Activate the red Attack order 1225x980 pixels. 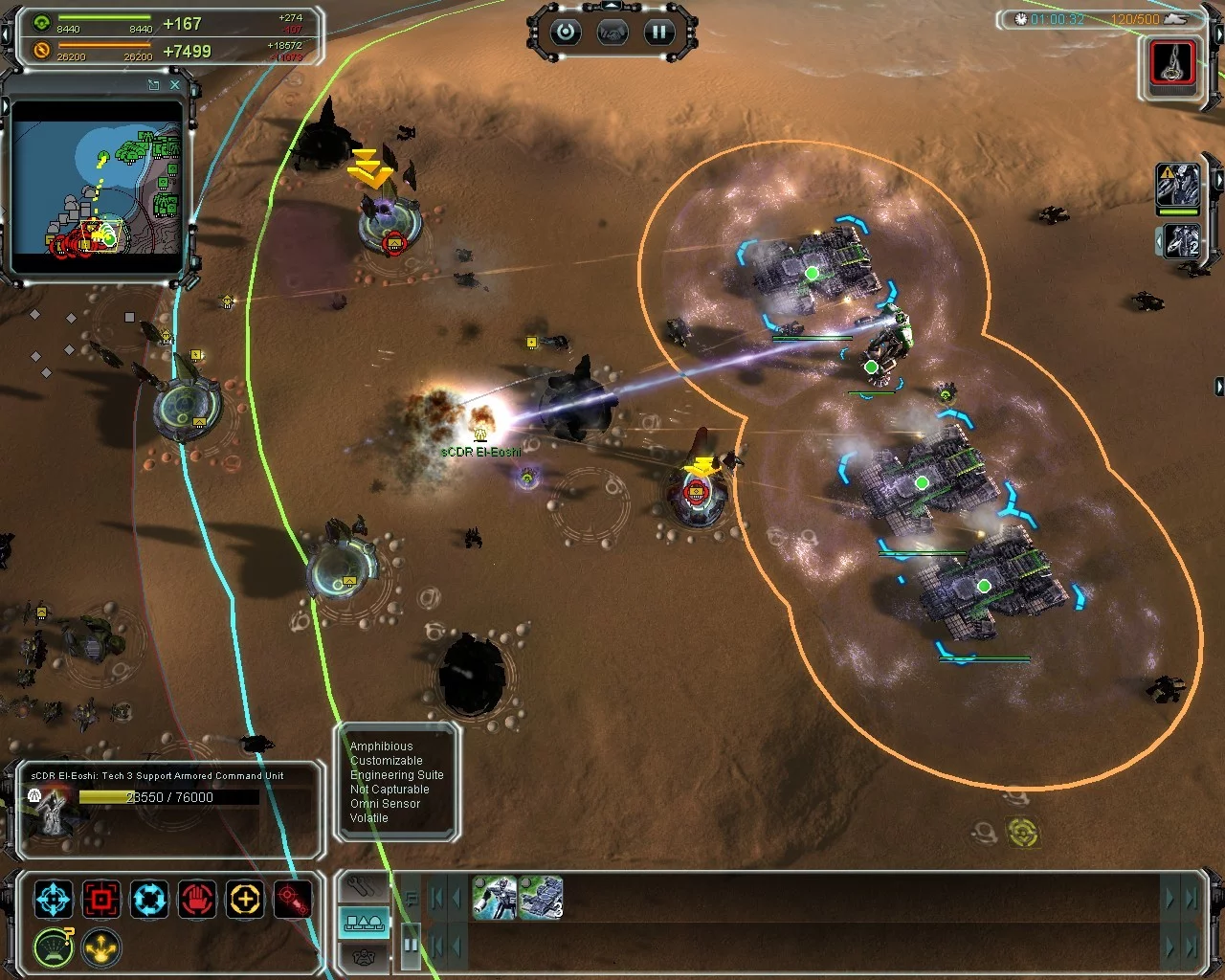(x=101, y=900)
